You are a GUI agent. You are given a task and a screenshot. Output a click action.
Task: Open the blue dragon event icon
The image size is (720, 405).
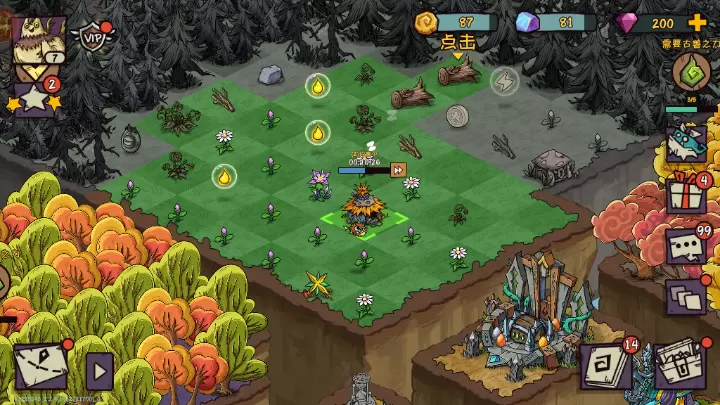[688, 140]
